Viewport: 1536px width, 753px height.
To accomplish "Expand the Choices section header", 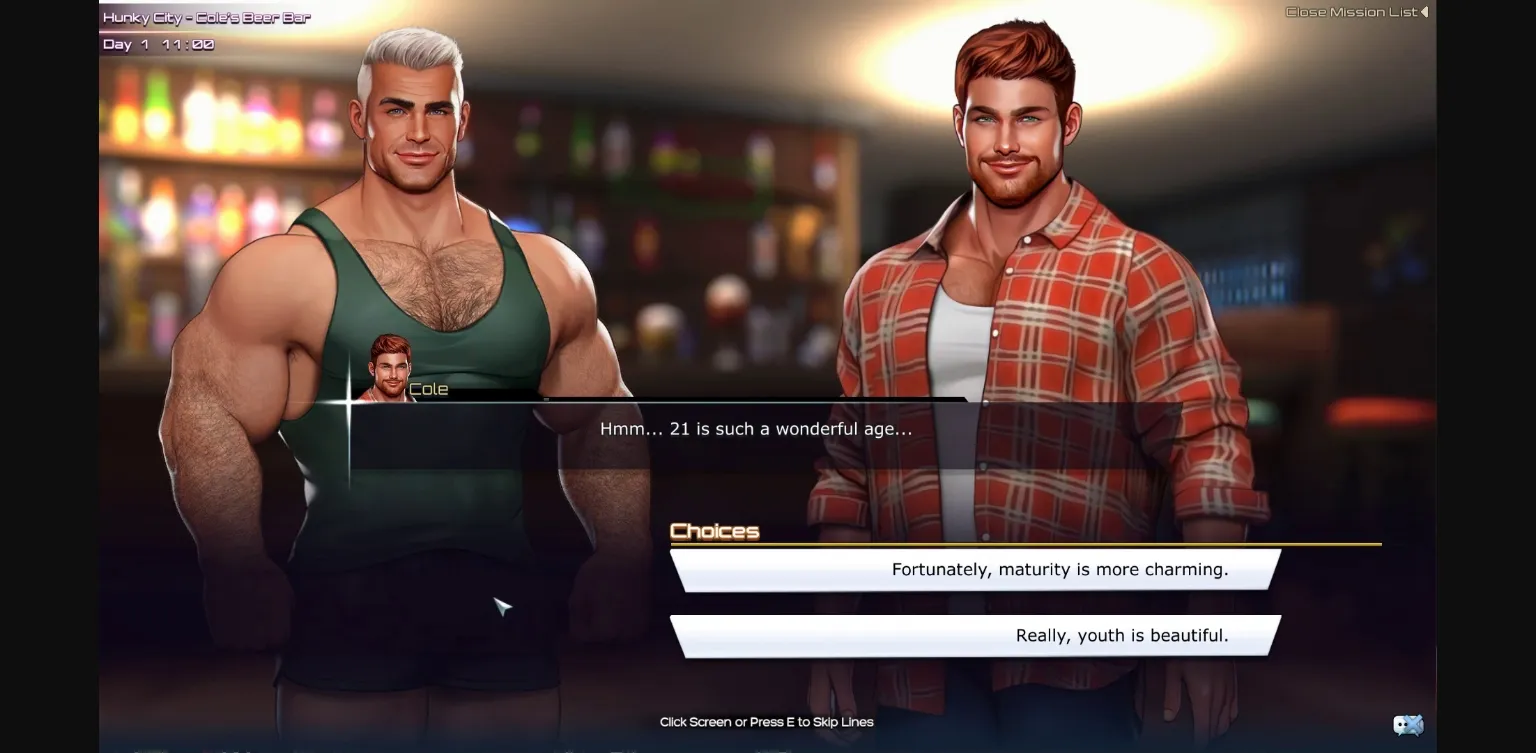I will 714,531.
